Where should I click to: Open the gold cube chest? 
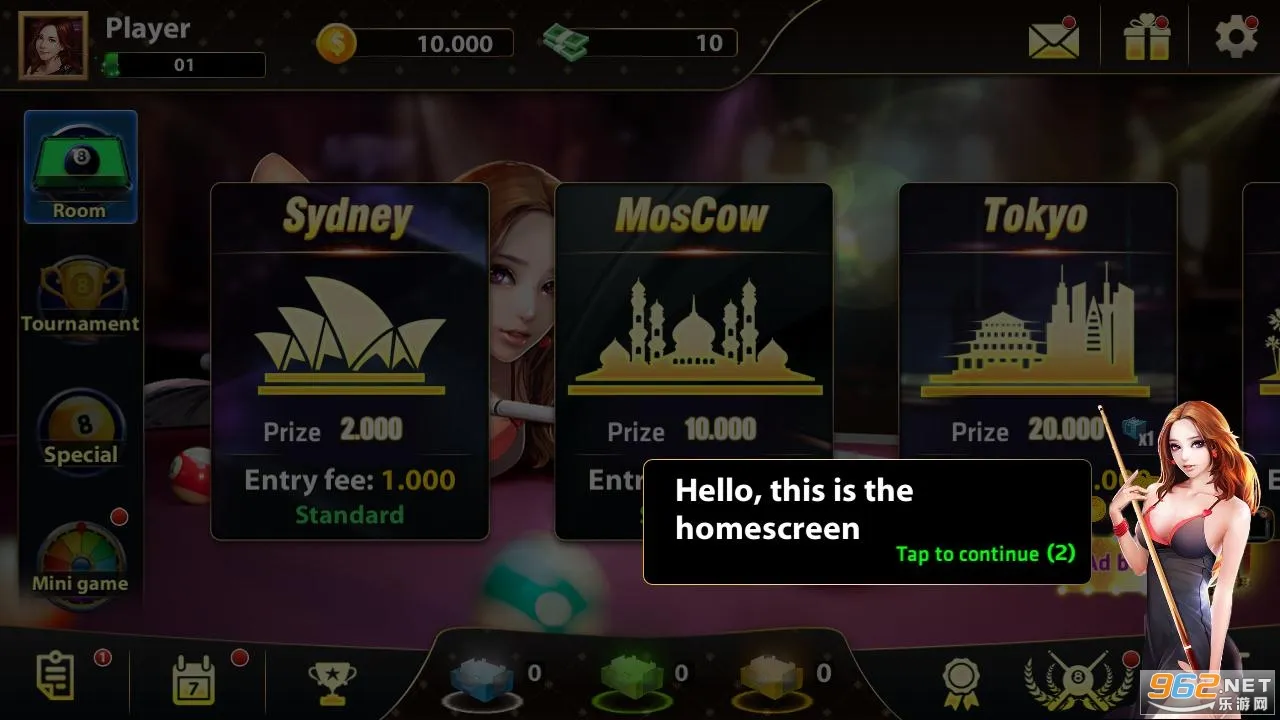pyautogui.click(x=775, y=675)
